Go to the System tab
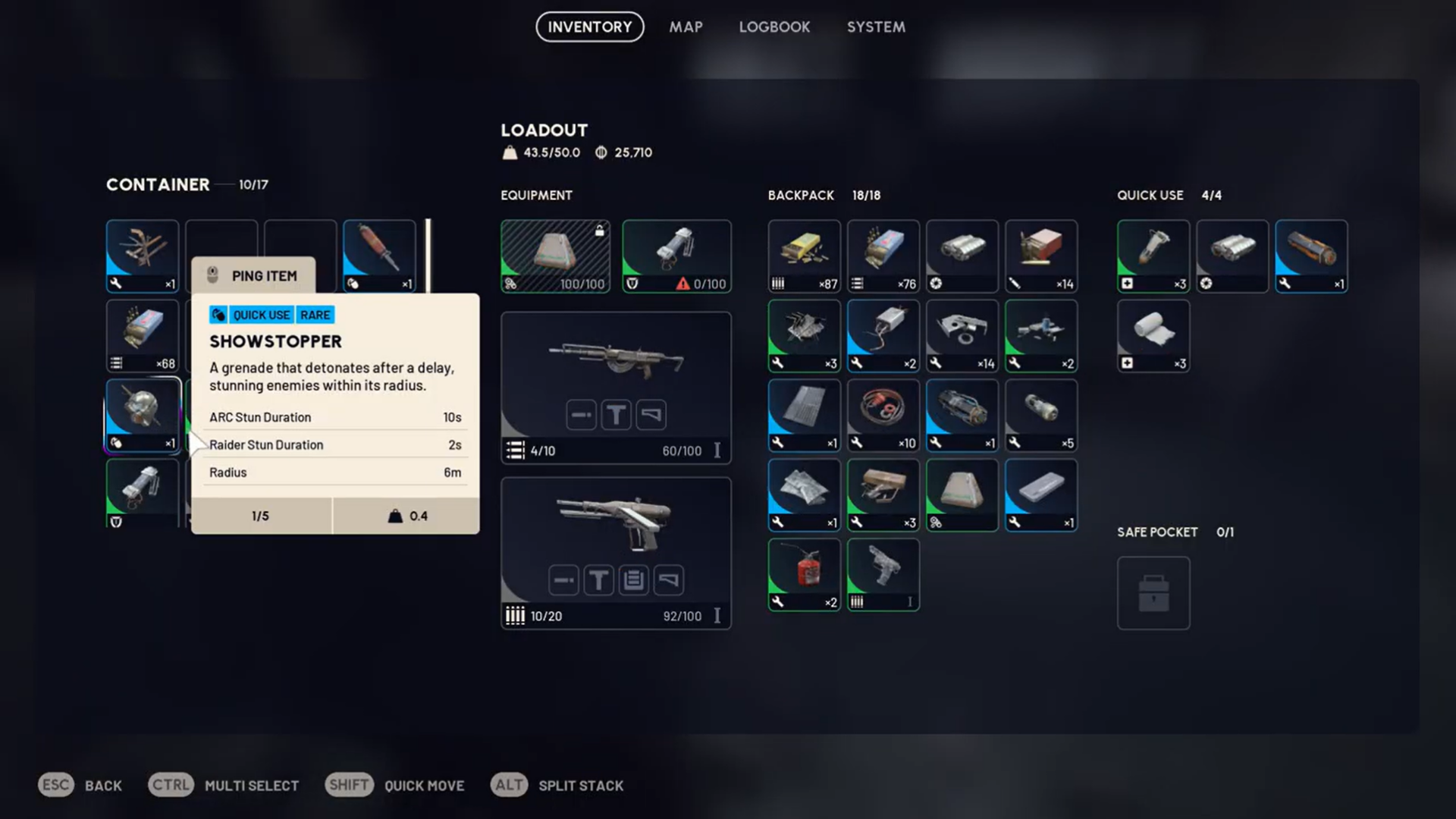 [x=876, y=27]
